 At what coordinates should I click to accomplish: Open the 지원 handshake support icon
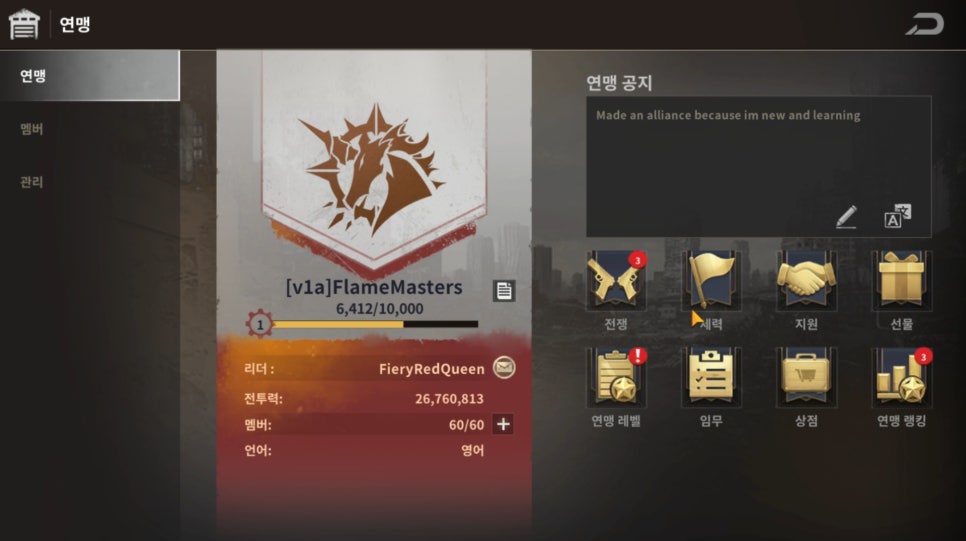point(806,281)
